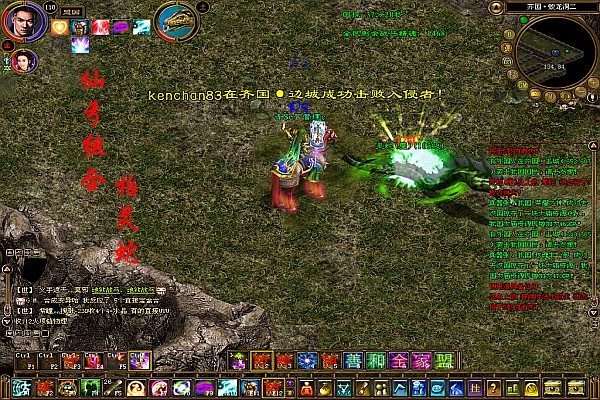
Task: Activate the 盟 alliance mode button
Action: click(x=443, y=360)
